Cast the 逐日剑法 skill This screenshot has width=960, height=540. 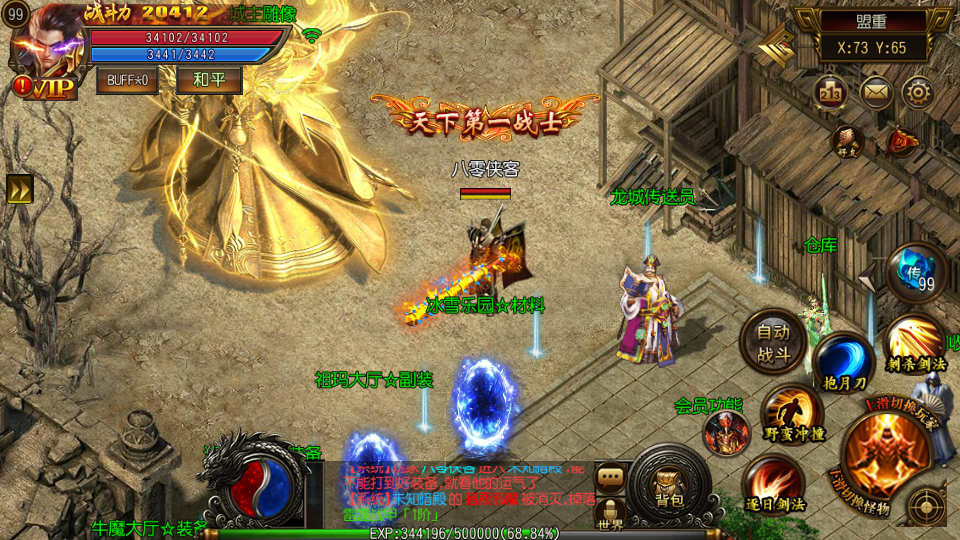point(773,484)
